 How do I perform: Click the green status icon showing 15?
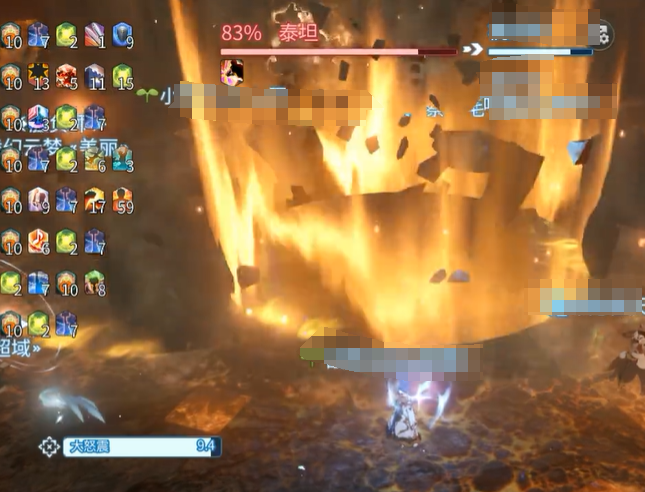(122, 75)
